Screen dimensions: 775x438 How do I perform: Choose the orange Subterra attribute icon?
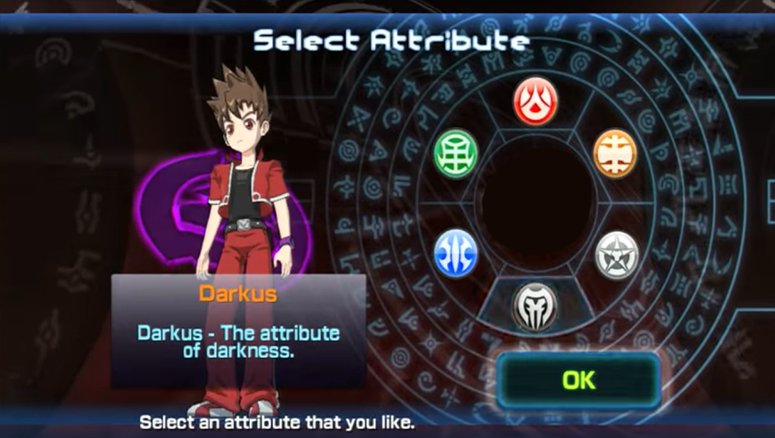[x=615, y=152]
